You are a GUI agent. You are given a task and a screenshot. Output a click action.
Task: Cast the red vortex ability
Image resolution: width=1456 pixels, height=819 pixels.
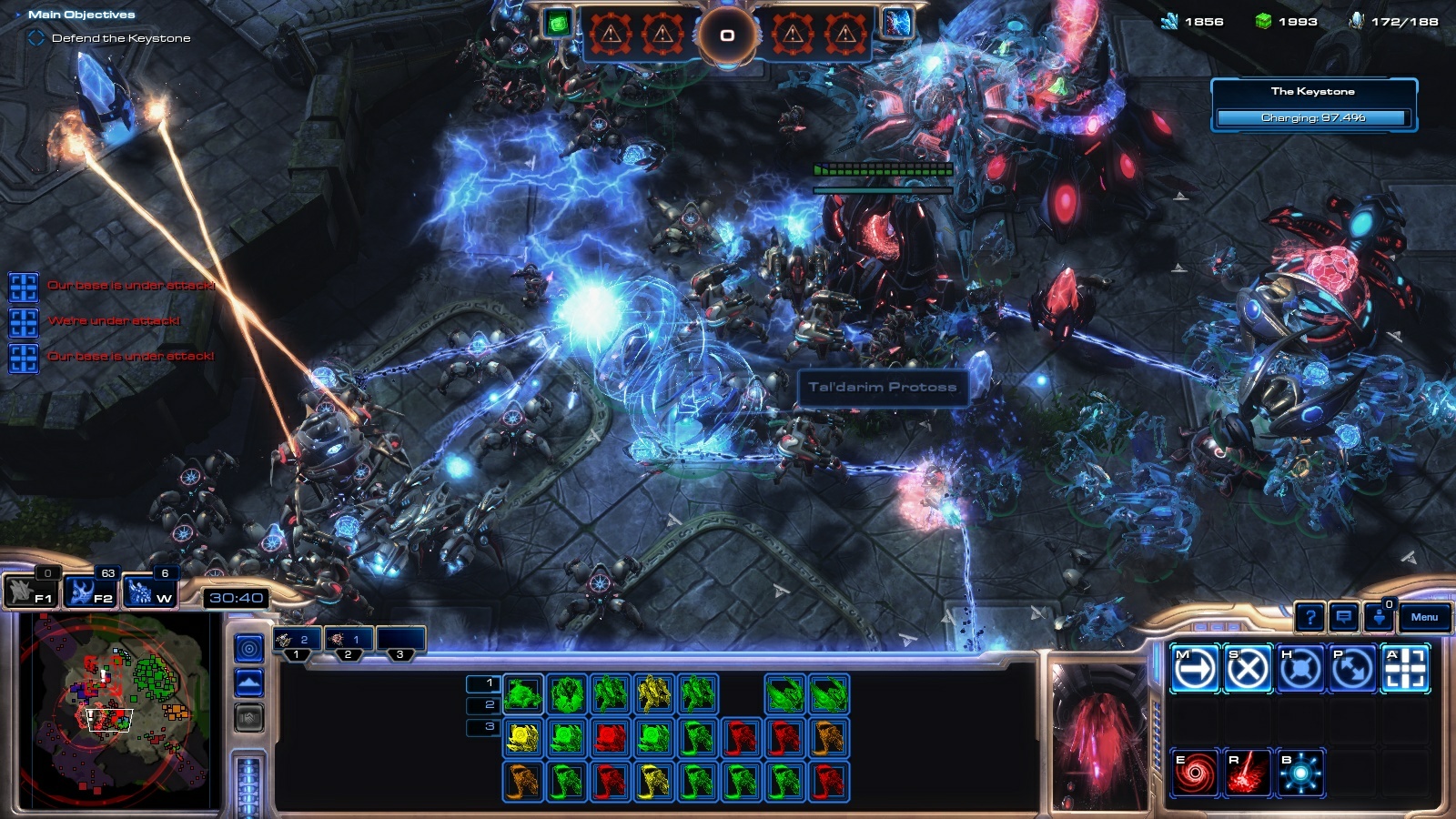(x=1194, y=773)
